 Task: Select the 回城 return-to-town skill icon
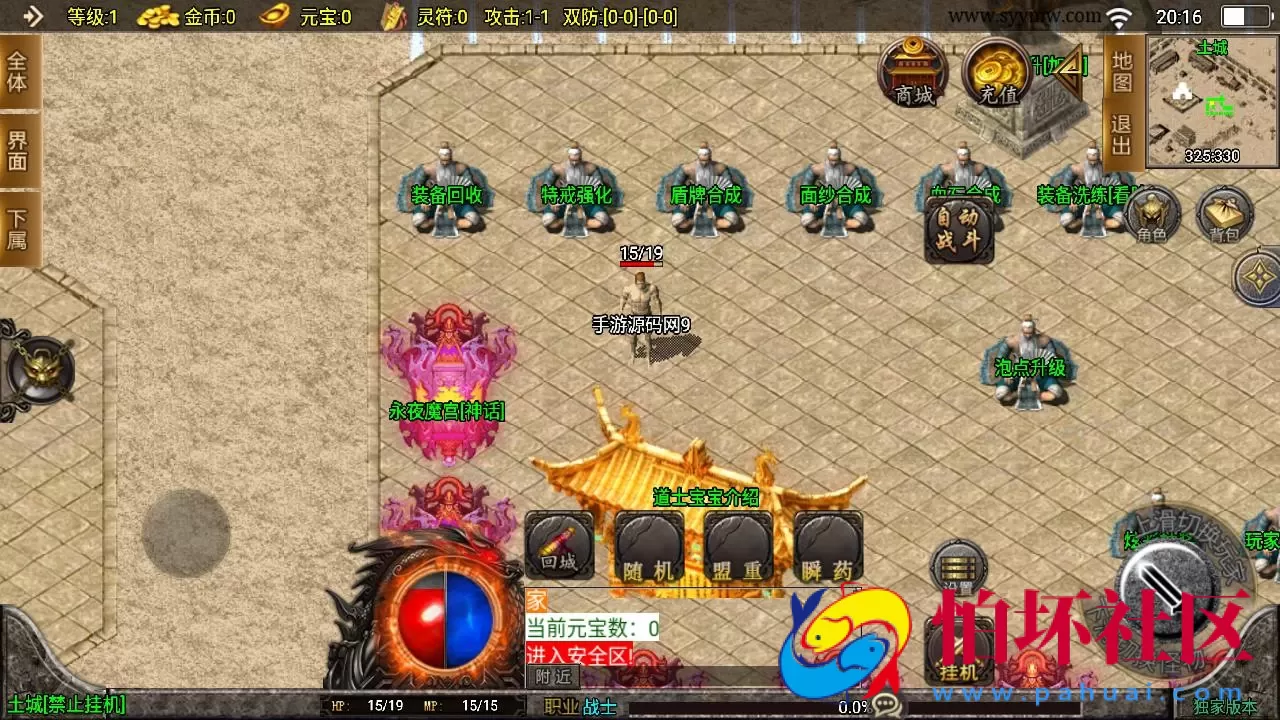559,545
